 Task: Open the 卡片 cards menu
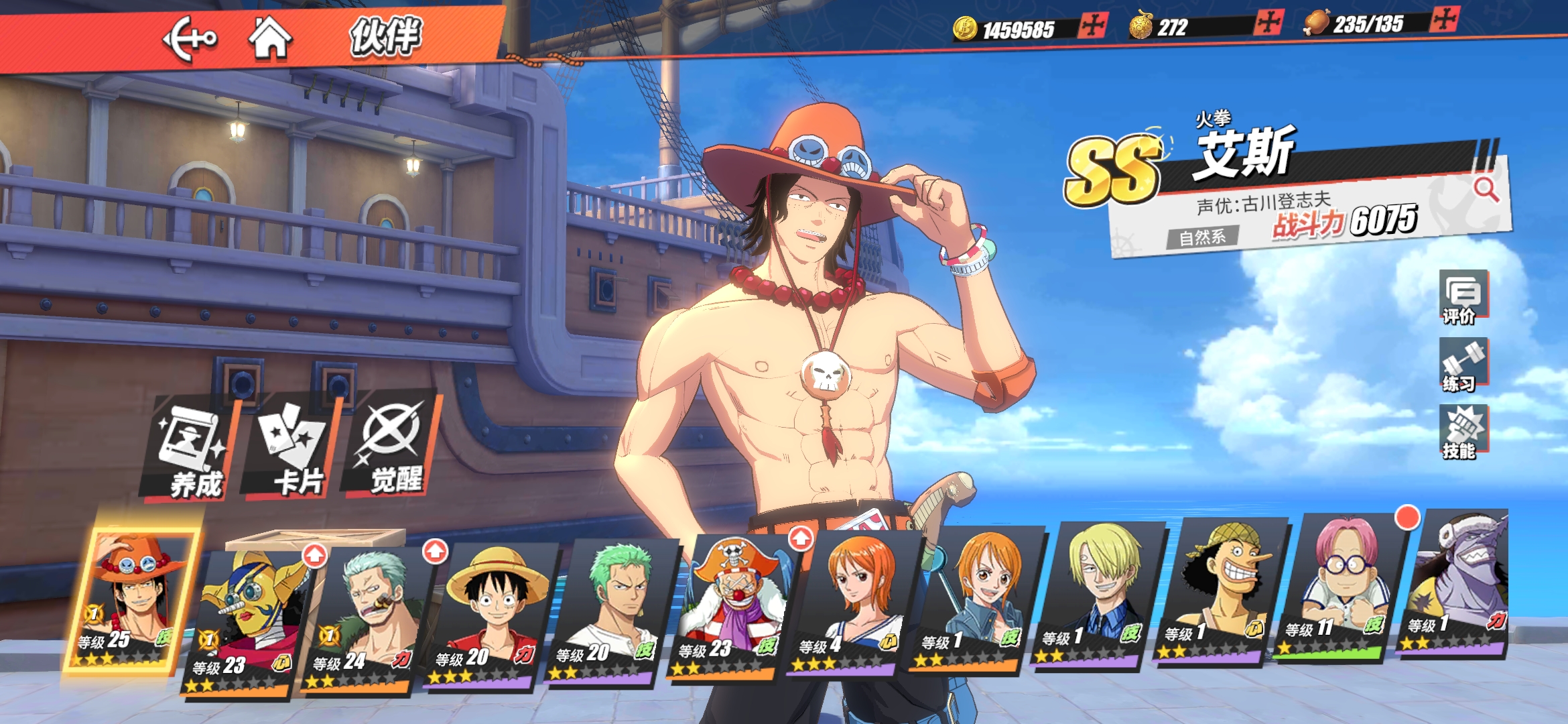click(293, 449)
